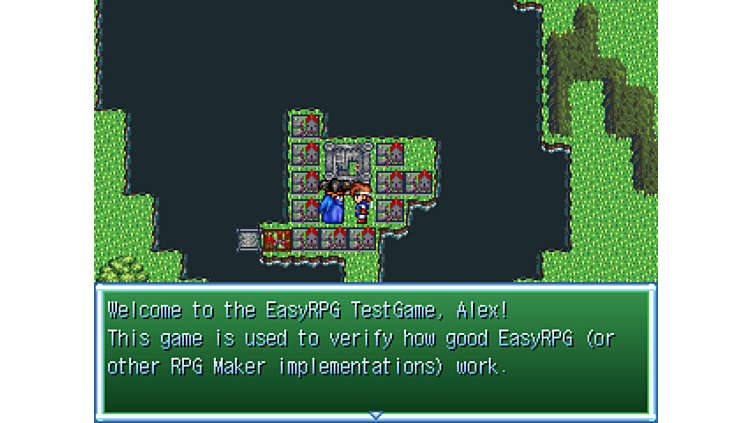This screenshot has width=752, height=423.
Task: Click the dialogue continue arrow
Action: coord(376,414)
